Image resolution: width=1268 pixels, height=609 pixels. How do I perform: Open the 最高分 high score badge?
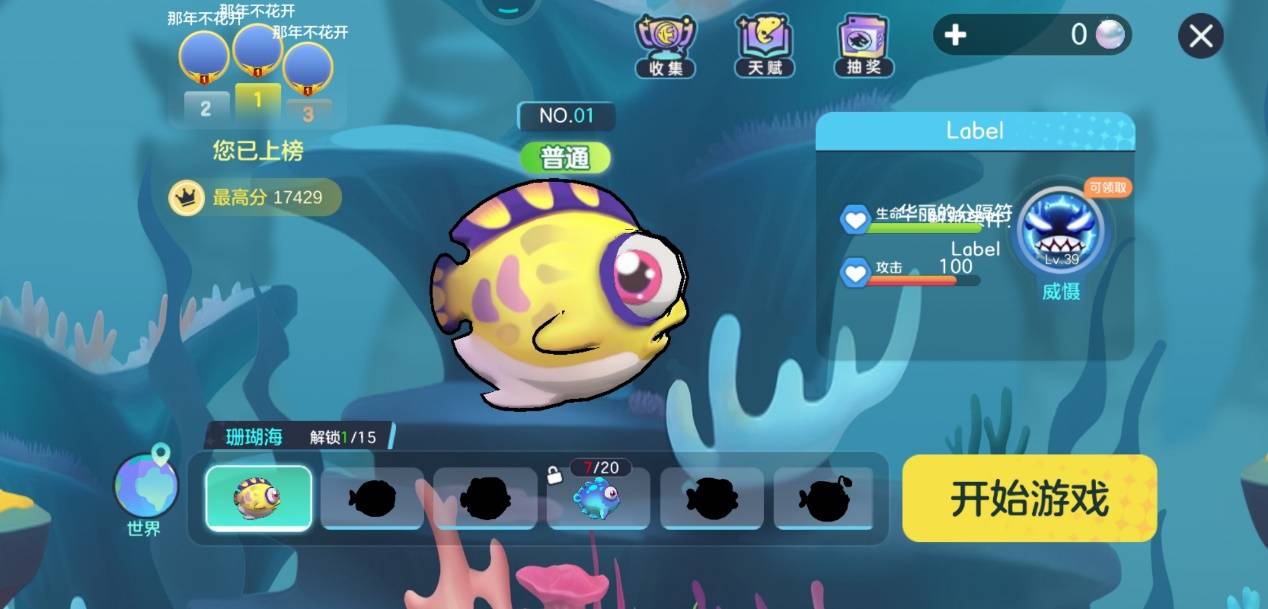click(255, 198)
